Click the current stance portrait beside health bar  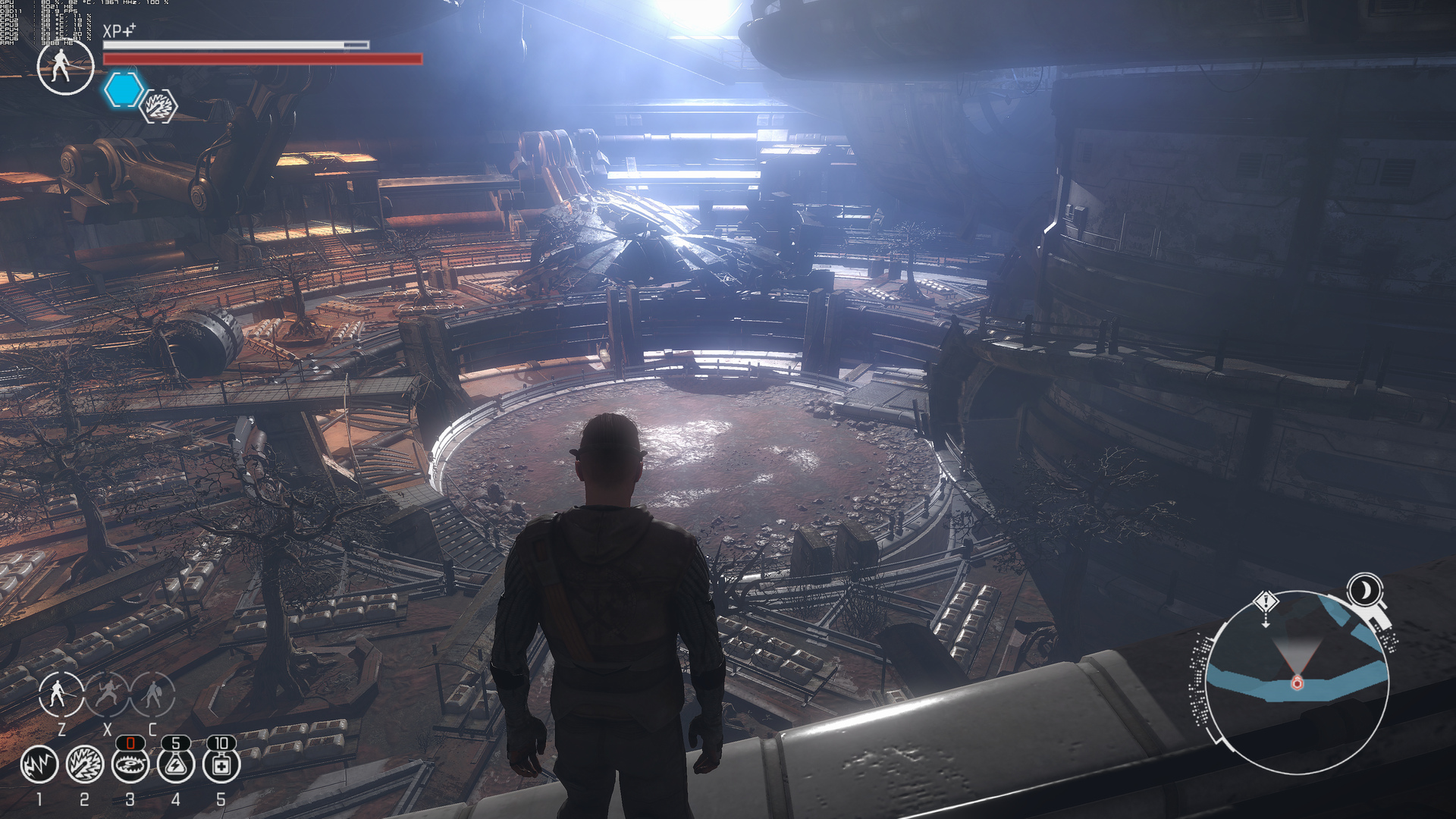click(65, 66)
